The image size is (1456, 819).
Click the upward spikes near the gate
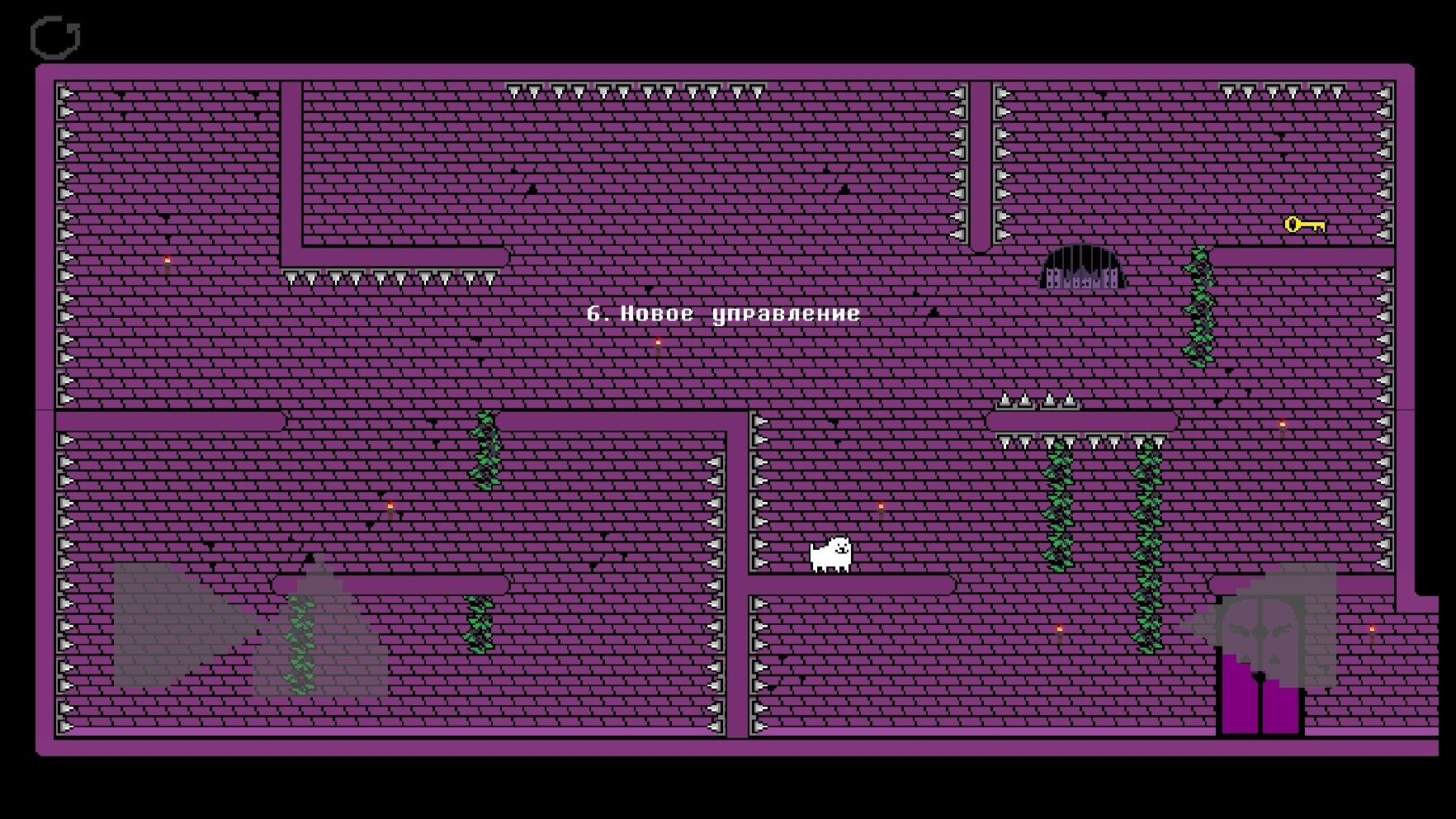coord(1034,402)
